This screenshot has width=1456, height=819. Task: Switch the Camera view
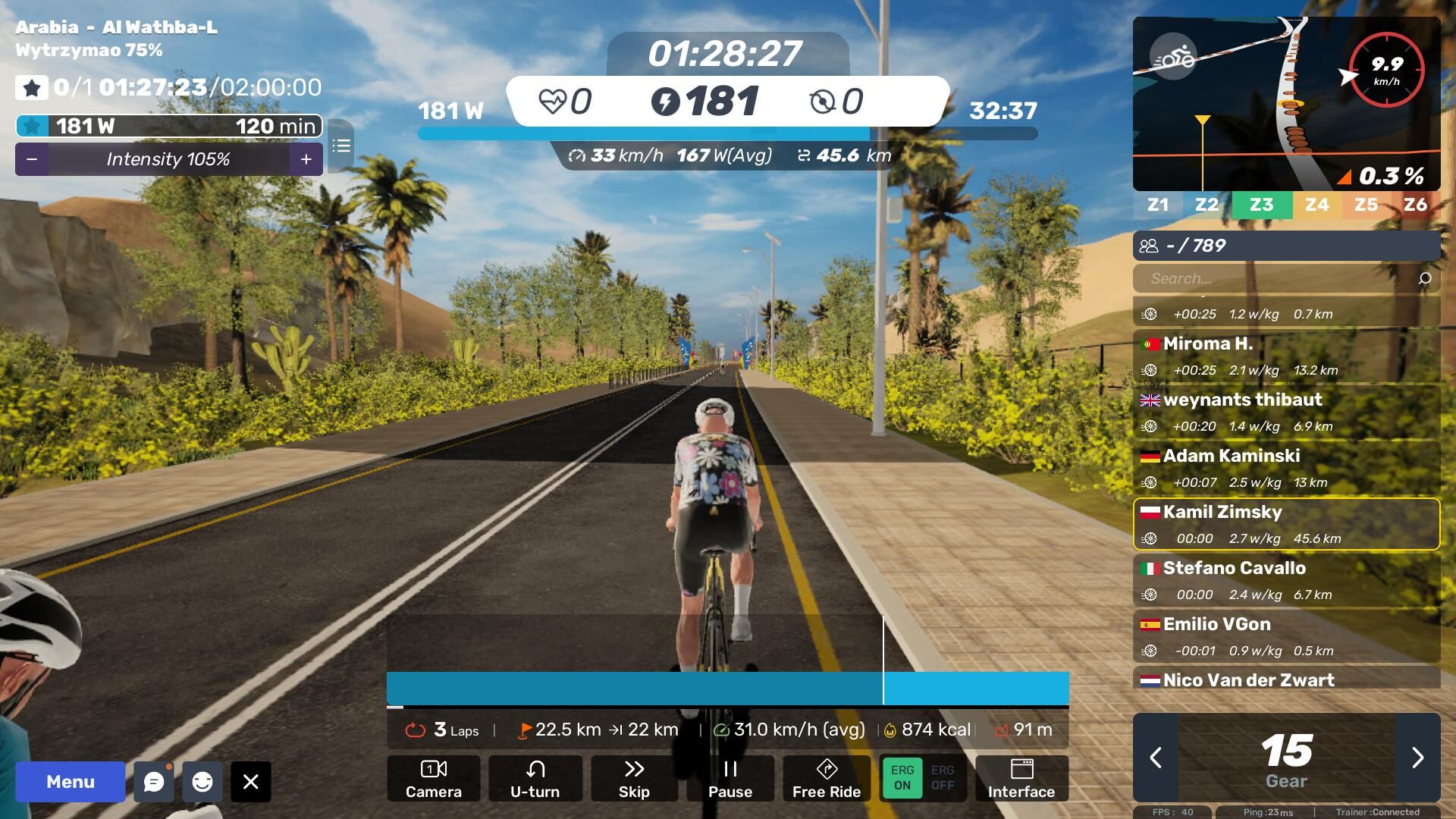pyautogui.click(x=433, y=779)
